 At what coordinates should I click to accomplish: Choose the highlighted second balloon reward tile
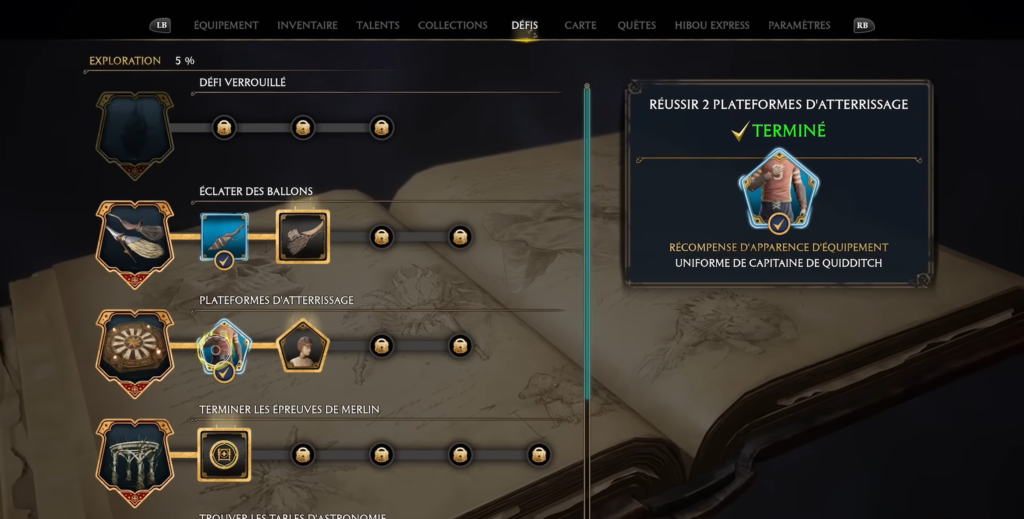tap(303, 237)
